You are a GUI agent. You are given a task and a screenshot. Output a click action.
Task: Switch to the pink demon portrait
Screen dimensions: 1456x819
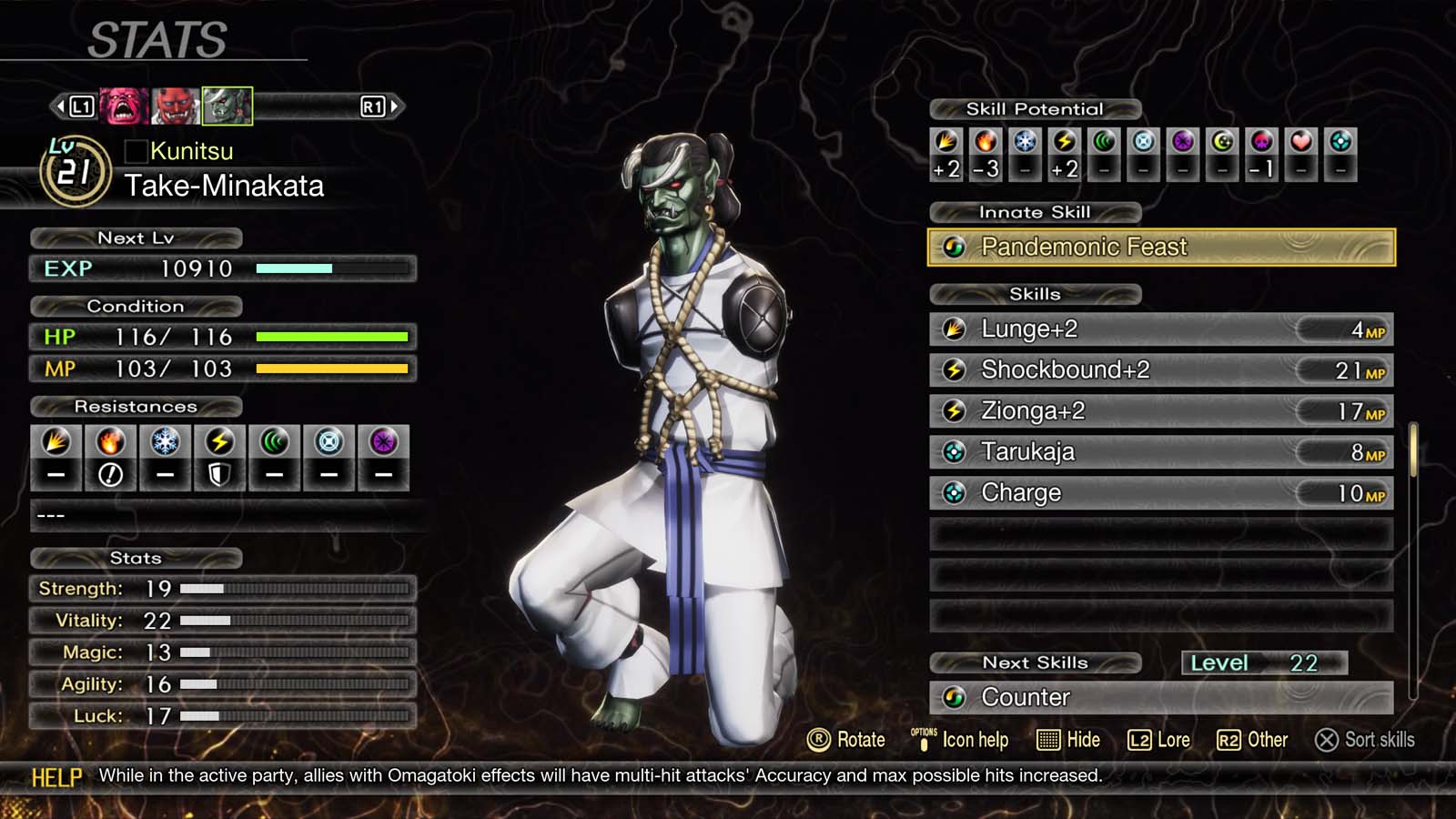(x=124, y=106)
